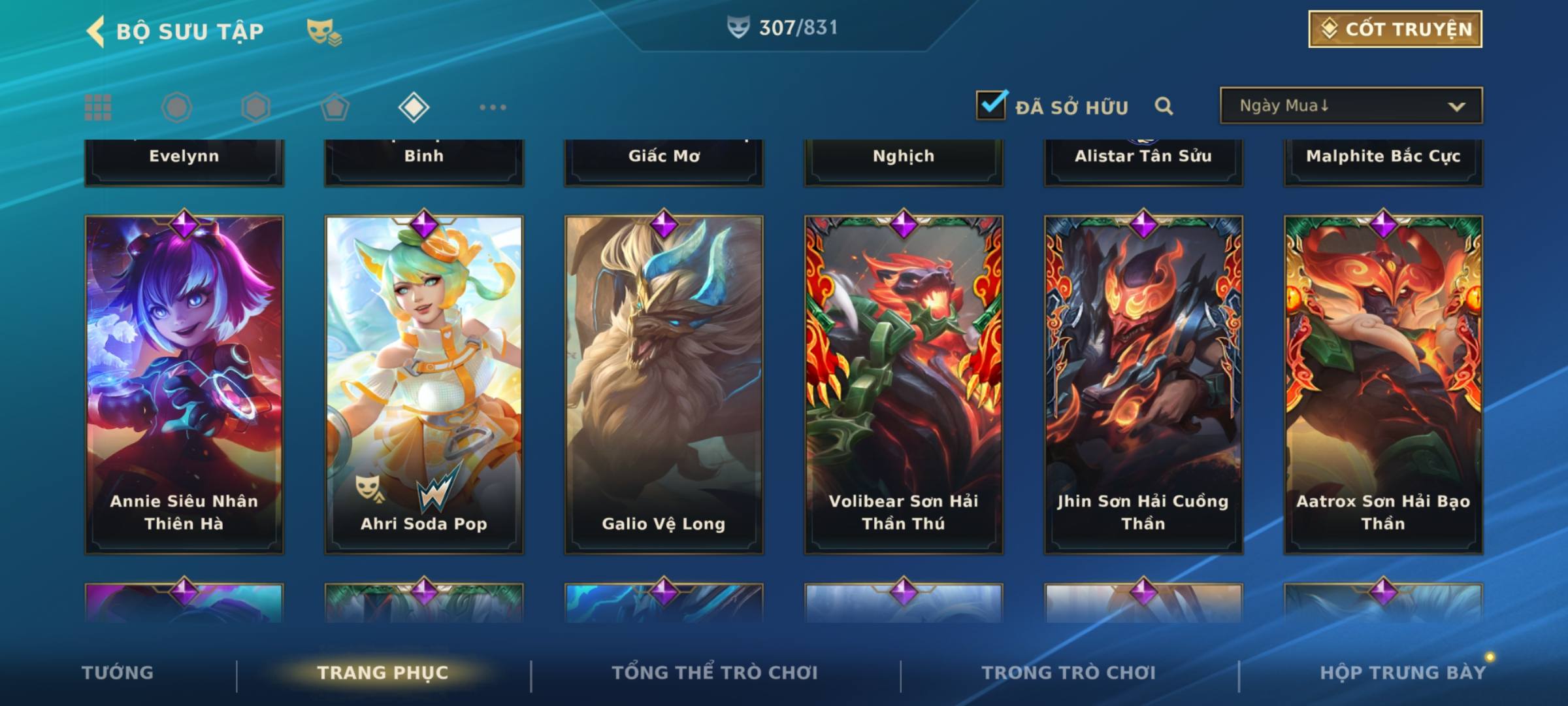
Task: View Volibear Sơn Hải Thần Thú skin
Action: click(x=904, y=384)
